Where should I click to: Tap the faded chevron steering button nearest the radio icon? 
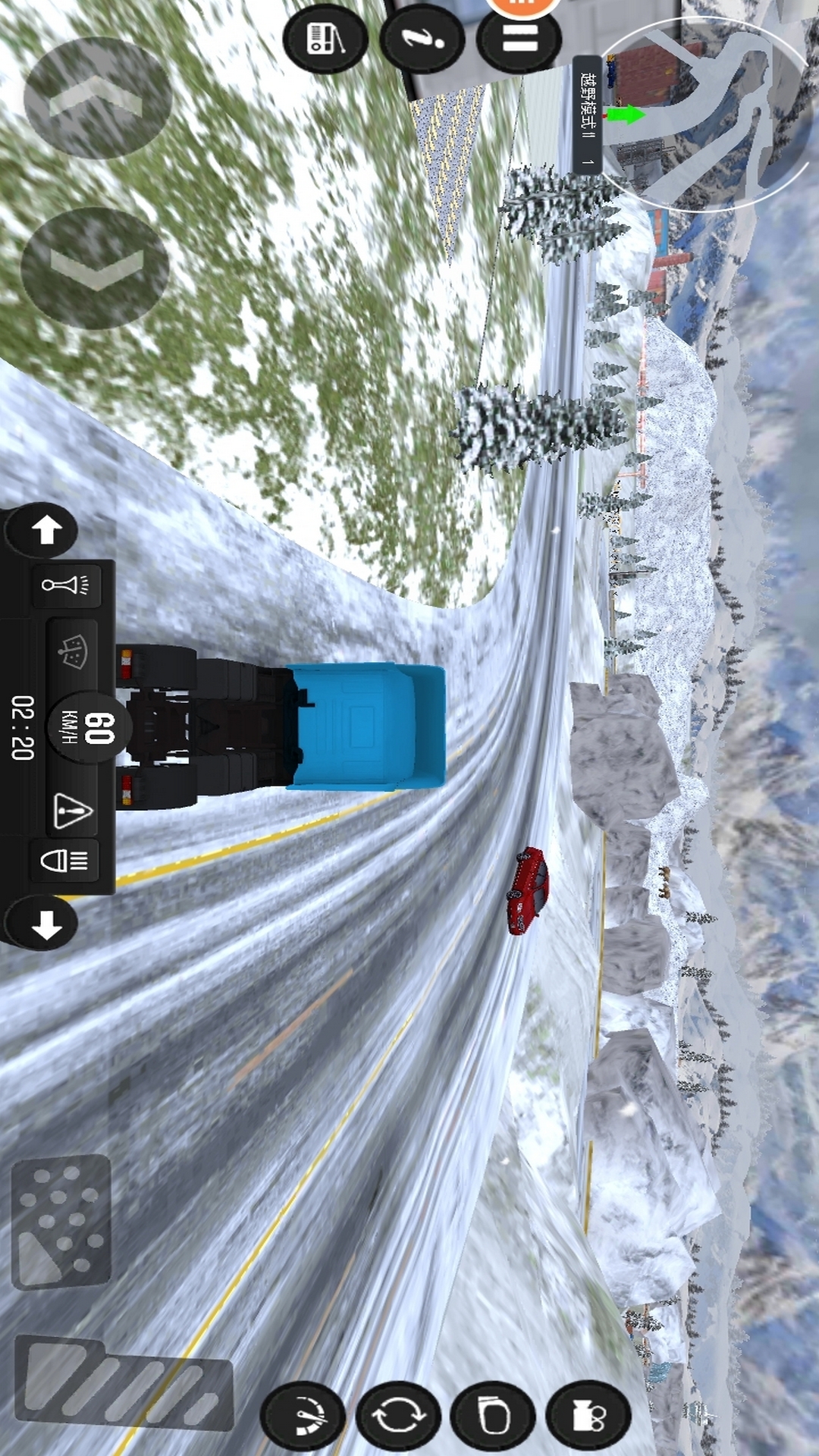pyautogui.click(x=96, y=98)
